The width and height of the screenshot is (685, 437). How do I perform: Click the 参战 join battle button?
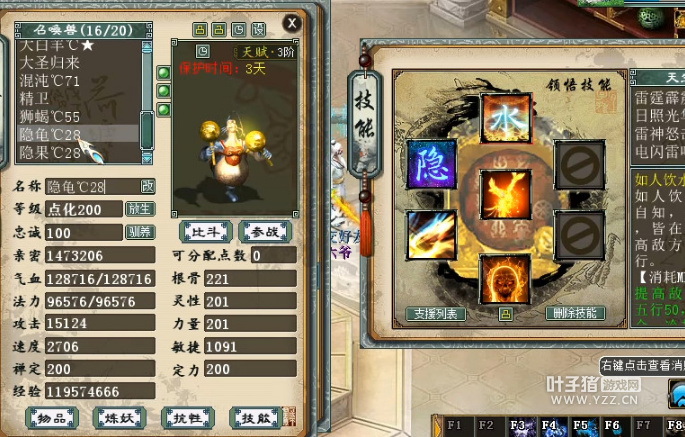click(265, 232)
